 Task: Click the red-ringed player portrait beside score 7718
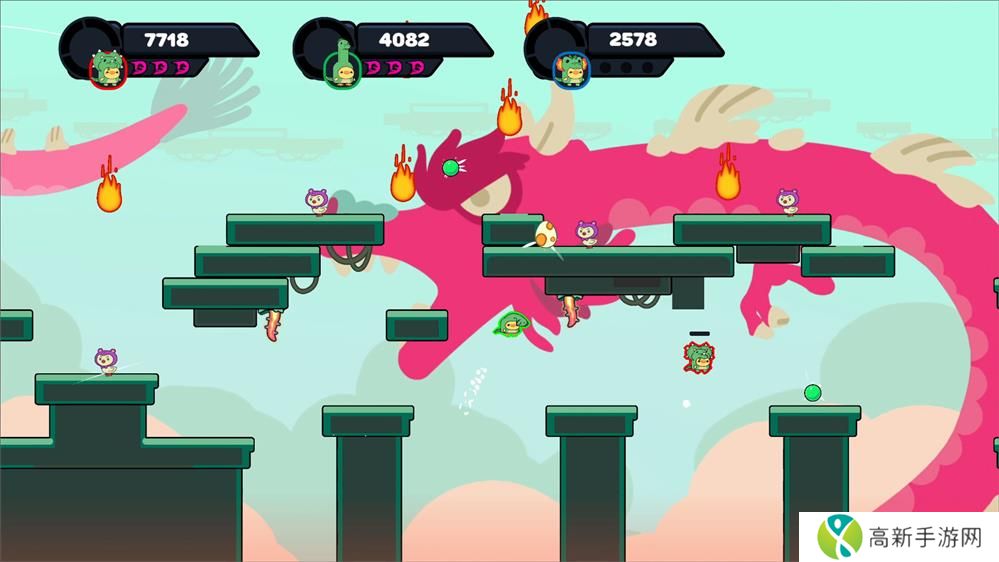coord(108,69)
